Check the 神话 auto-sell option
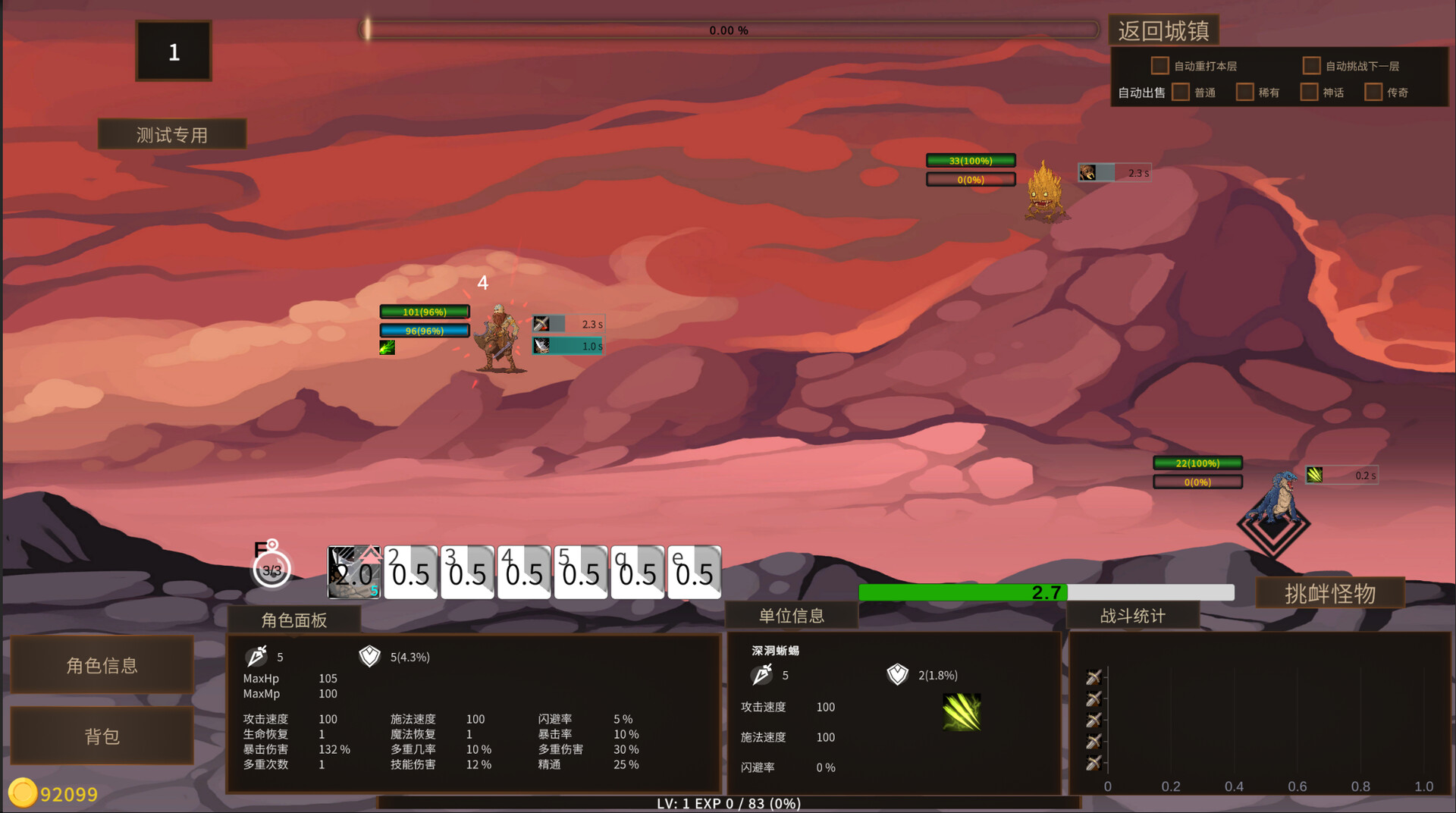This screenshot has width=1456, height=813. pyautogui.click(x=1309, y=93)
